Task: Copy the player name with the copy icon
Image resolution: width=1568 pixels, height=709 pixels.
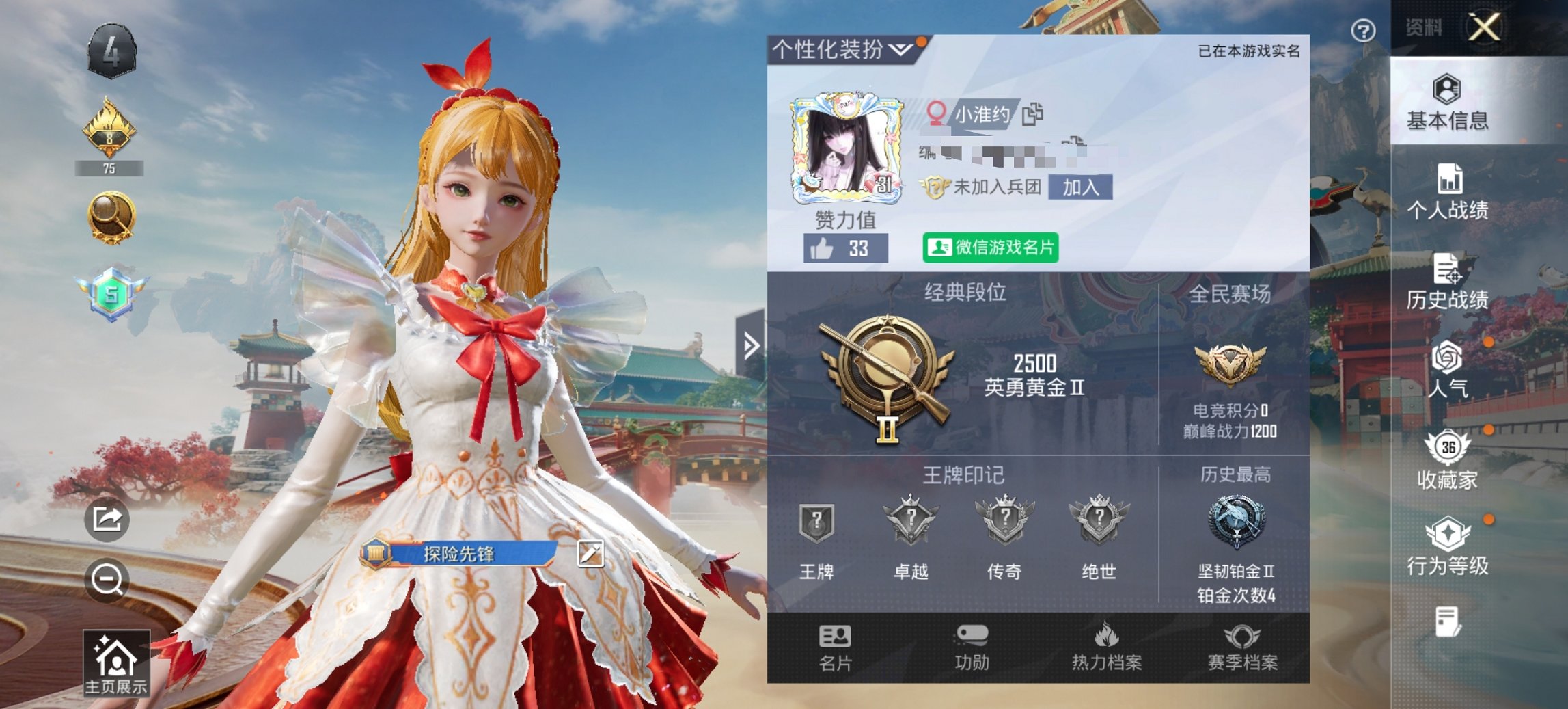Action: (x=1032, y=116)
